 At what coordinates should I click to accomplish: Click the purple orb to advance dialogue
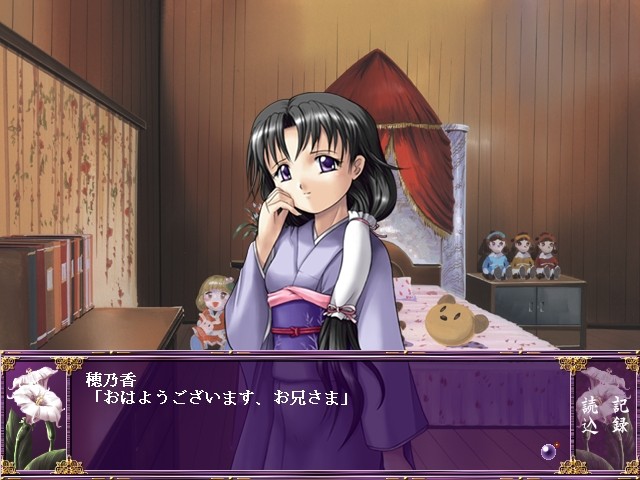pos(548,452)
